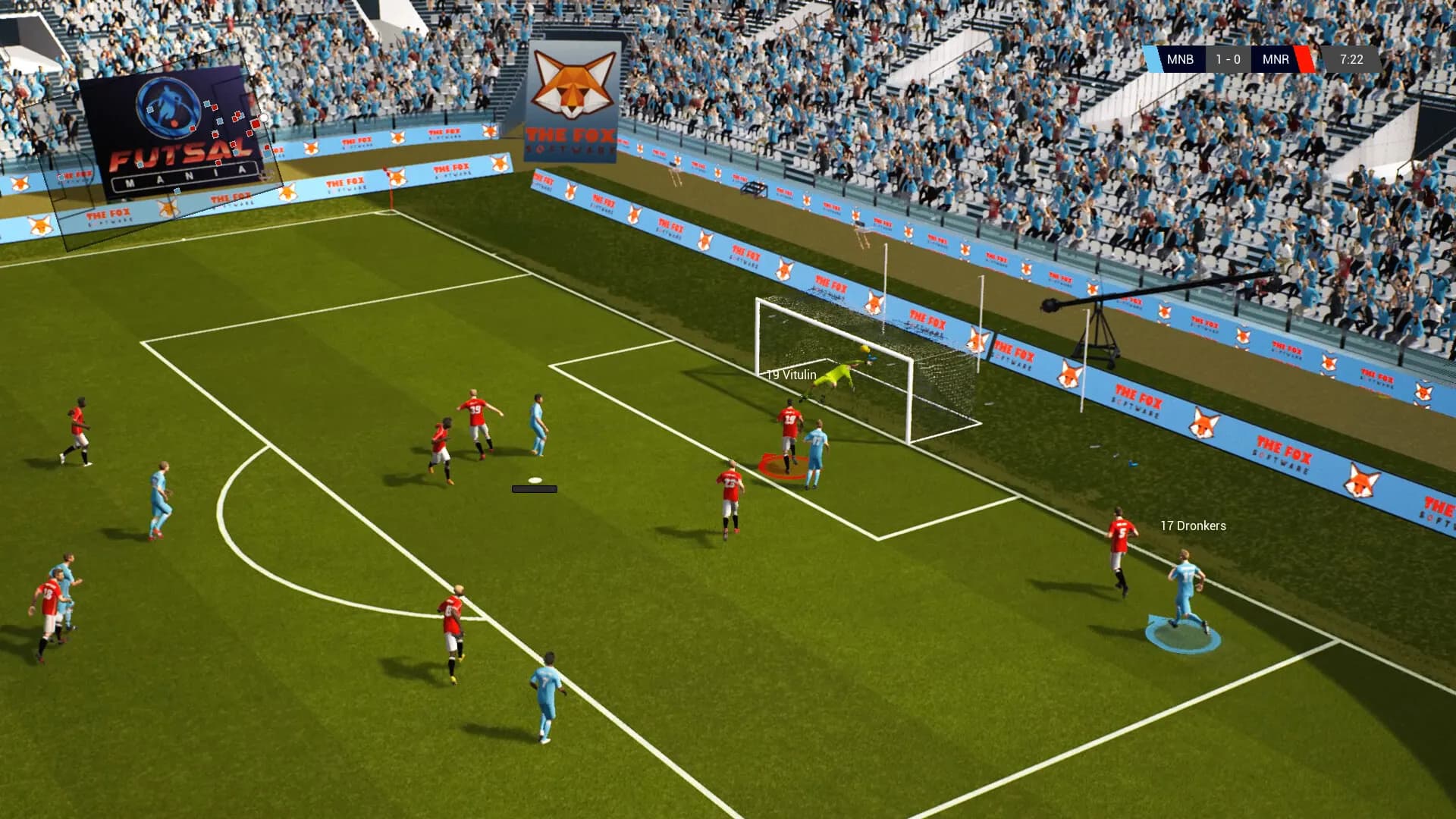Toggle the large red square marker on the minimap
The image size is (1456, 819).
(x=255, y=124)
